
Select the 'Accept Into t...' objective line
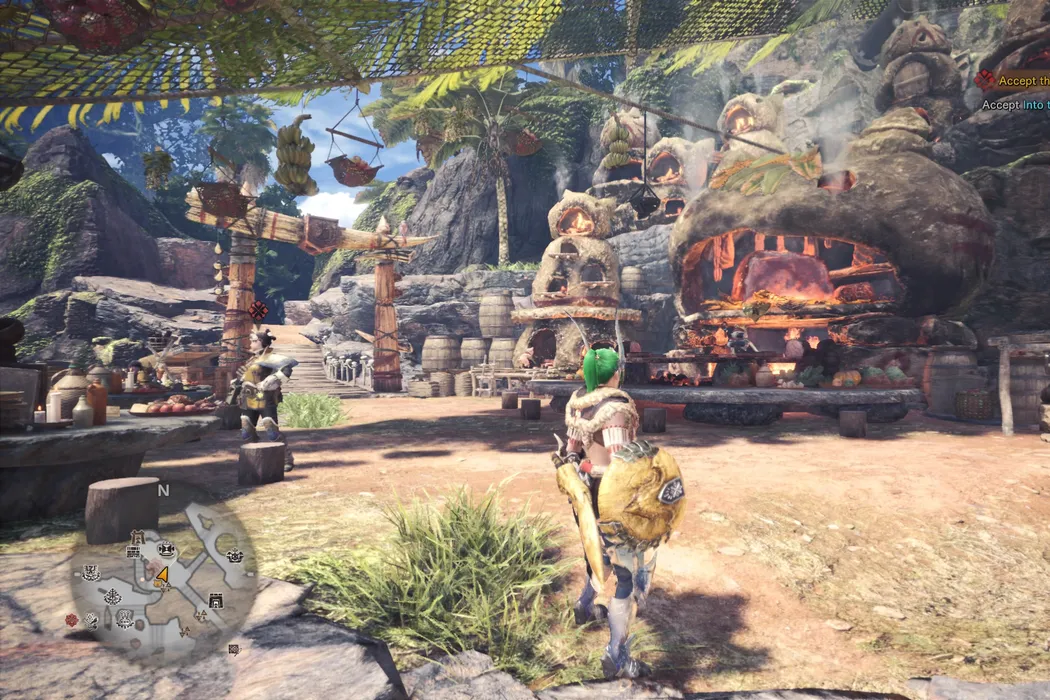click(1015, 105)
